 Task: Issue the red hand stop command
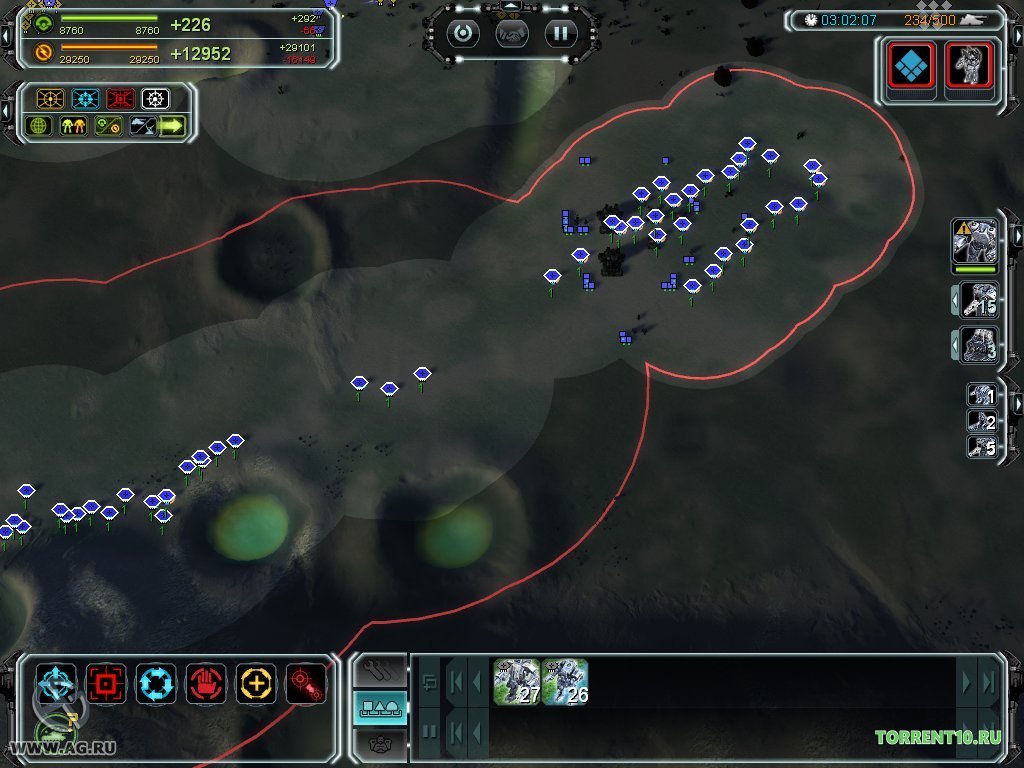206,684
